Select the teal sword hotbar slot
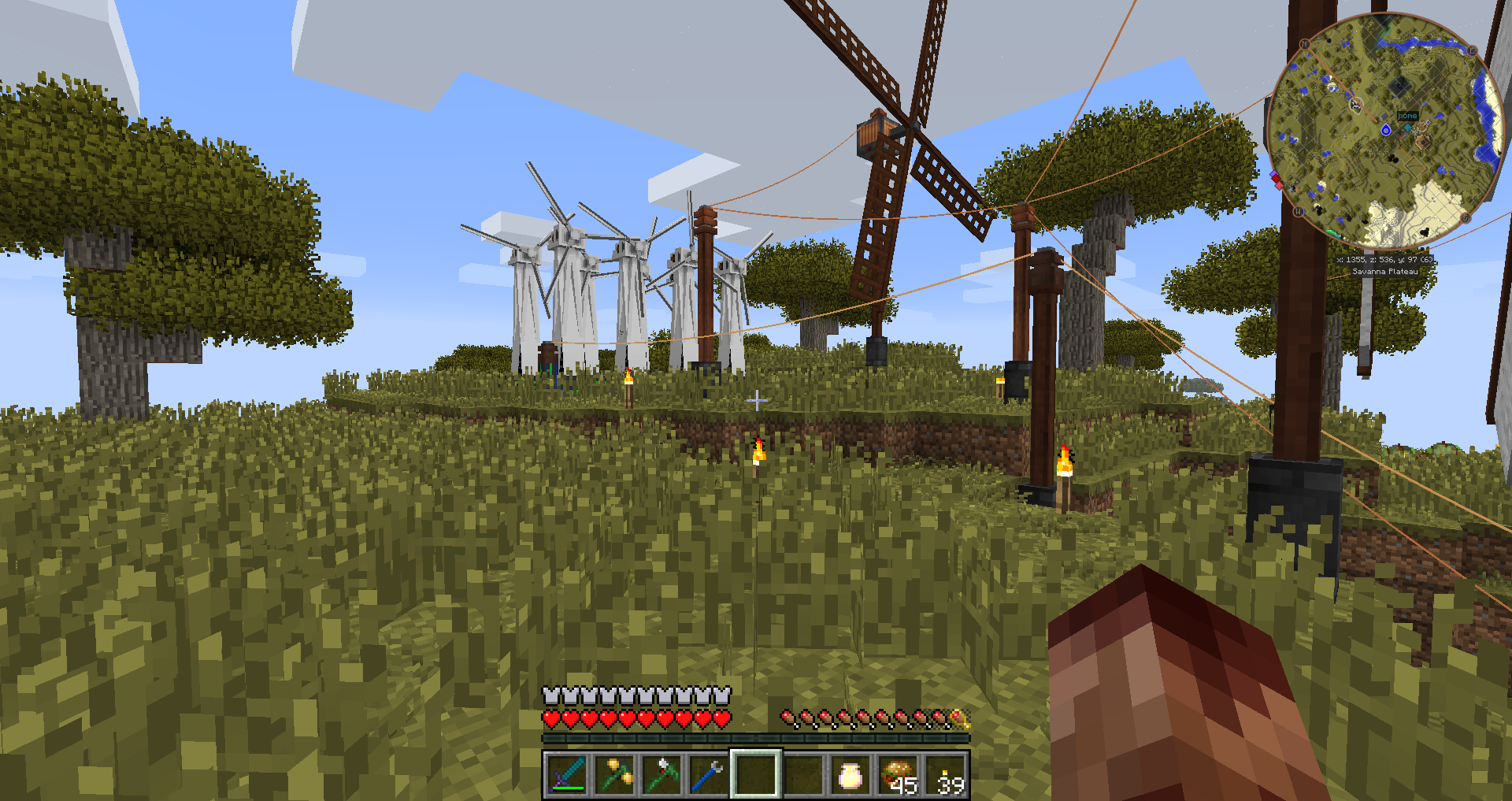1512x801 pixels. pos(567,774)
